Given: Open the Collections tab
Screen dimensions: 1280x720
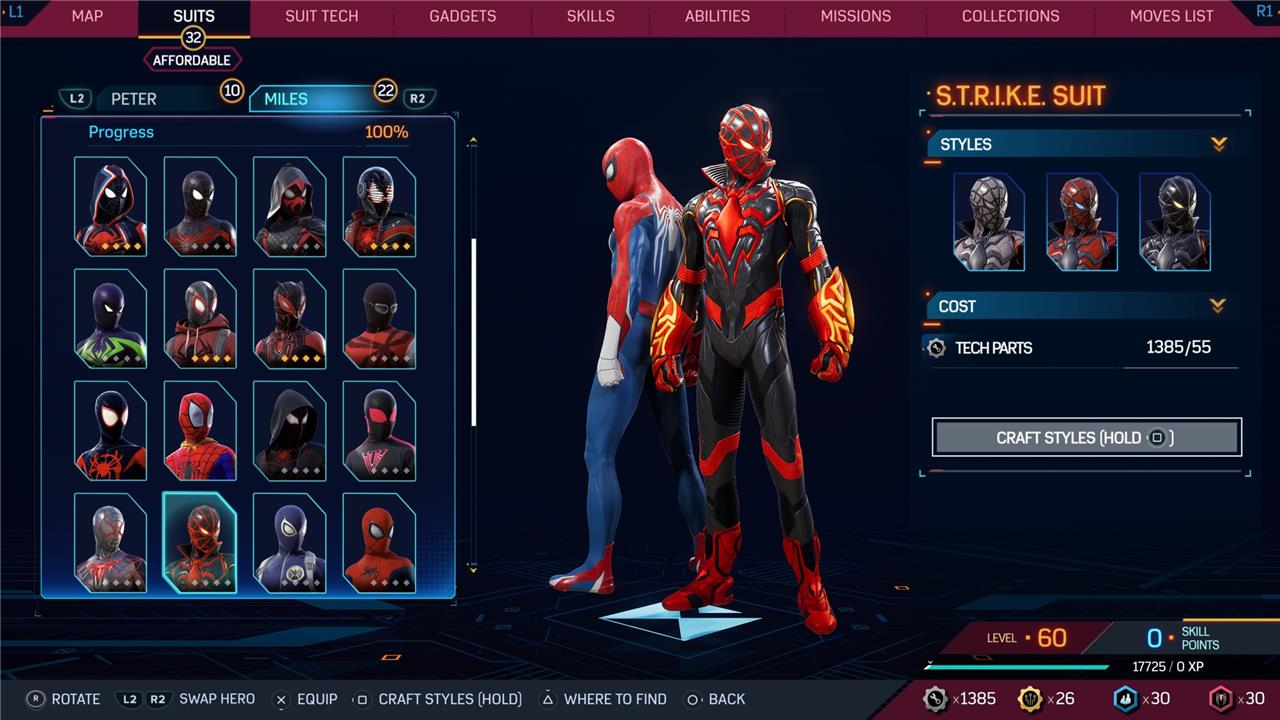Looking at the screenshot, I should 1010,16.
